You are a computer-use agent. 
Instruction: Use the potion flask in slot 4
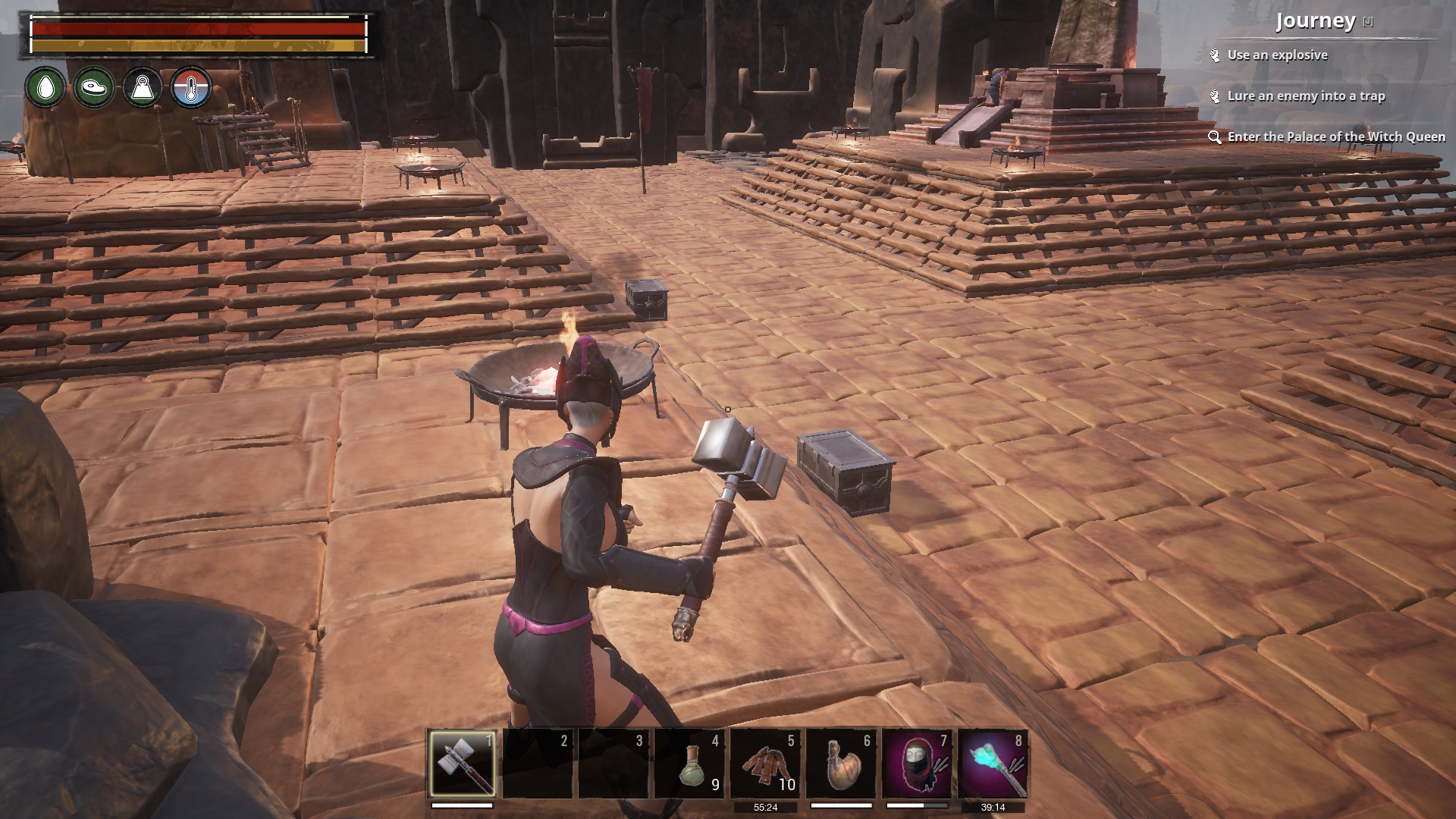tap(689, 763)
